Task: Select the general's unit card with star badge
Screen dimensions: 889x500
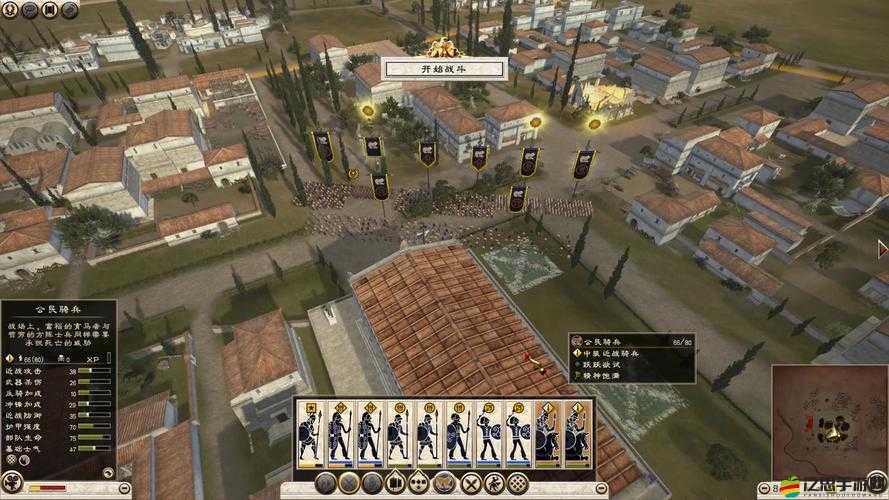Action: pos(310,433)
